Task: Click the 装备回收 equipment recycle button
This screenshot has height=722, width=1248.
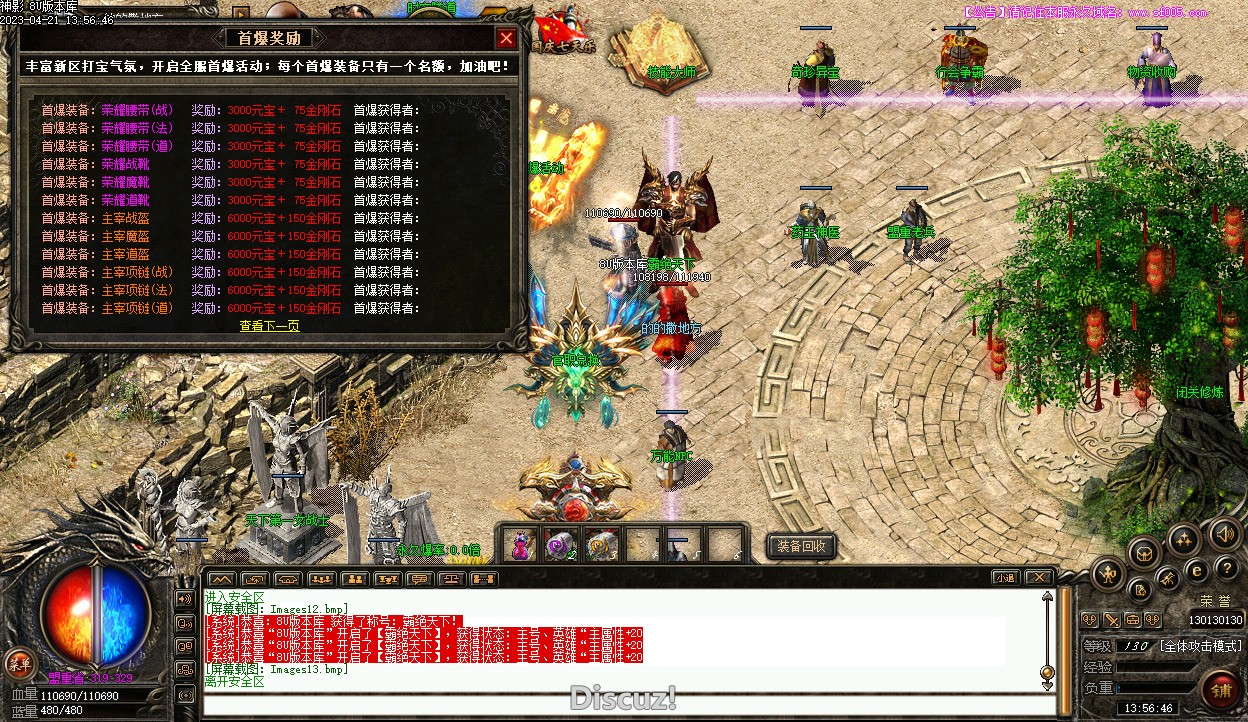Action: (x=801, y=547)
